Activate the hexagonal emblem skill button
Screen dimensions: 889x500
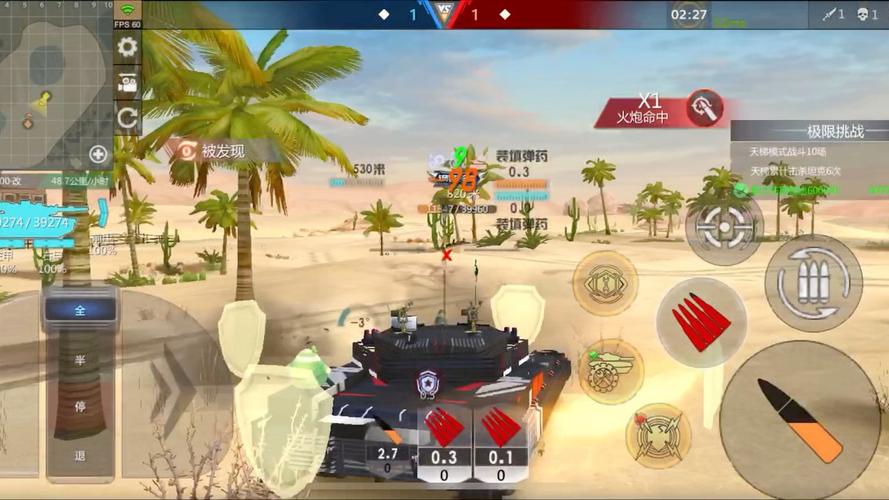click(605, 283)
